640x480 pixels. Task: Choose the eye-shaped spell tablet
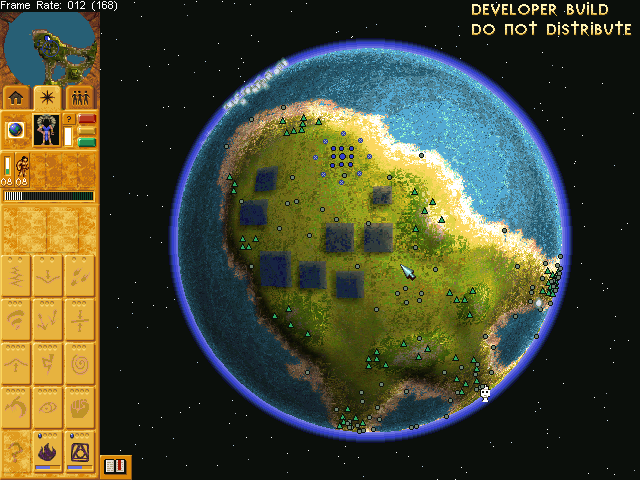(49, 407)
